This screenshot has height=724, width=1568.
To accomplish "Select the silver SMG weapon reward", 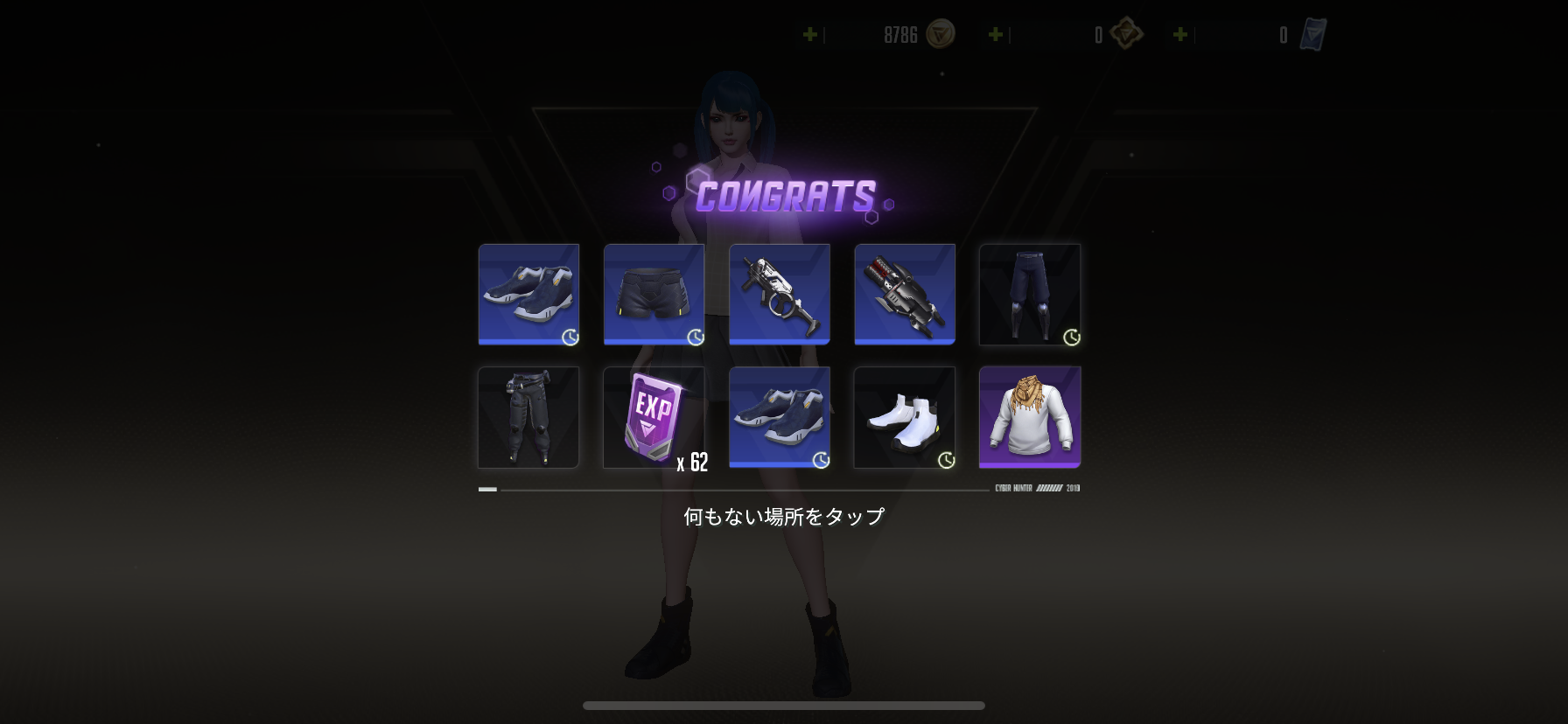I will click(x=779, y=295).
